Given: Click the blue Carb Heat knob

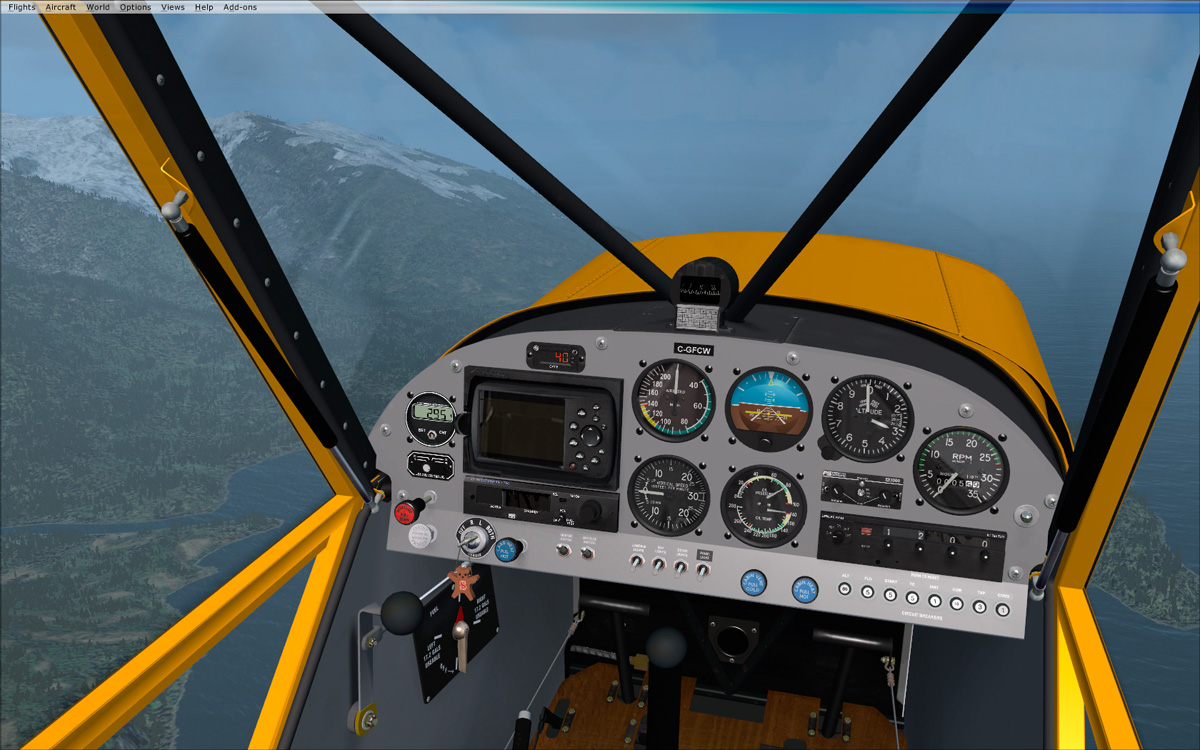Looking at the screenshot, I should click(508, 549).
